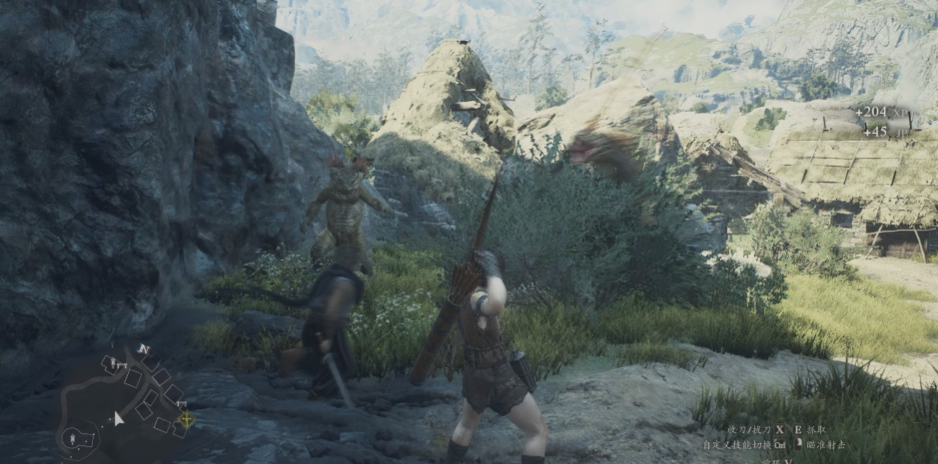This screenshot has width=938, height=464.
Task: Select the yellow quest marker on minimap
Action: tap(185, 419)
